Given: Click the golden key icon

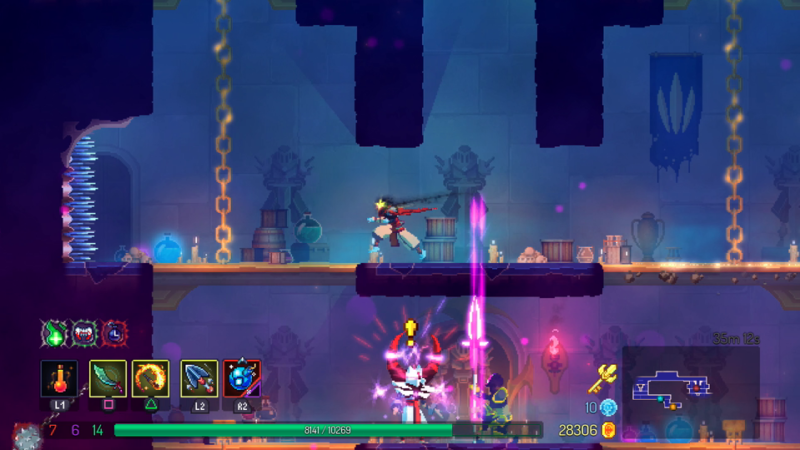Looking at the screenshot, I should pos(602,377).
